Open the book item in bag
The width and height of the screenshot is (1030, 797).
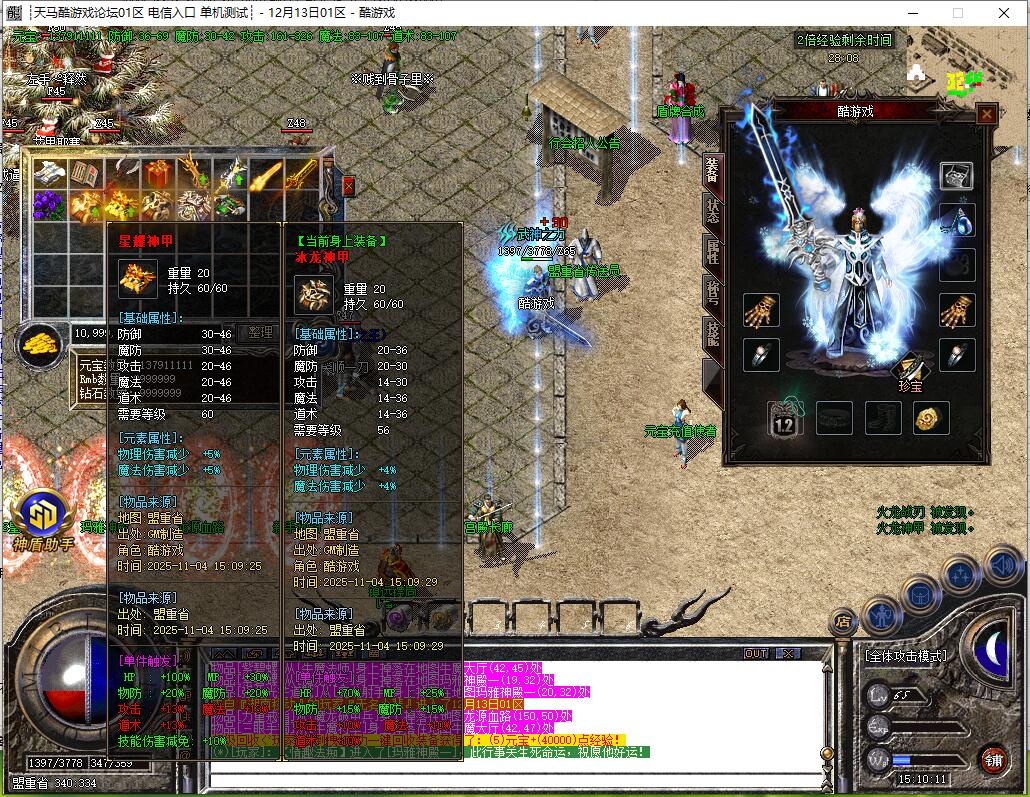point(84,174)
